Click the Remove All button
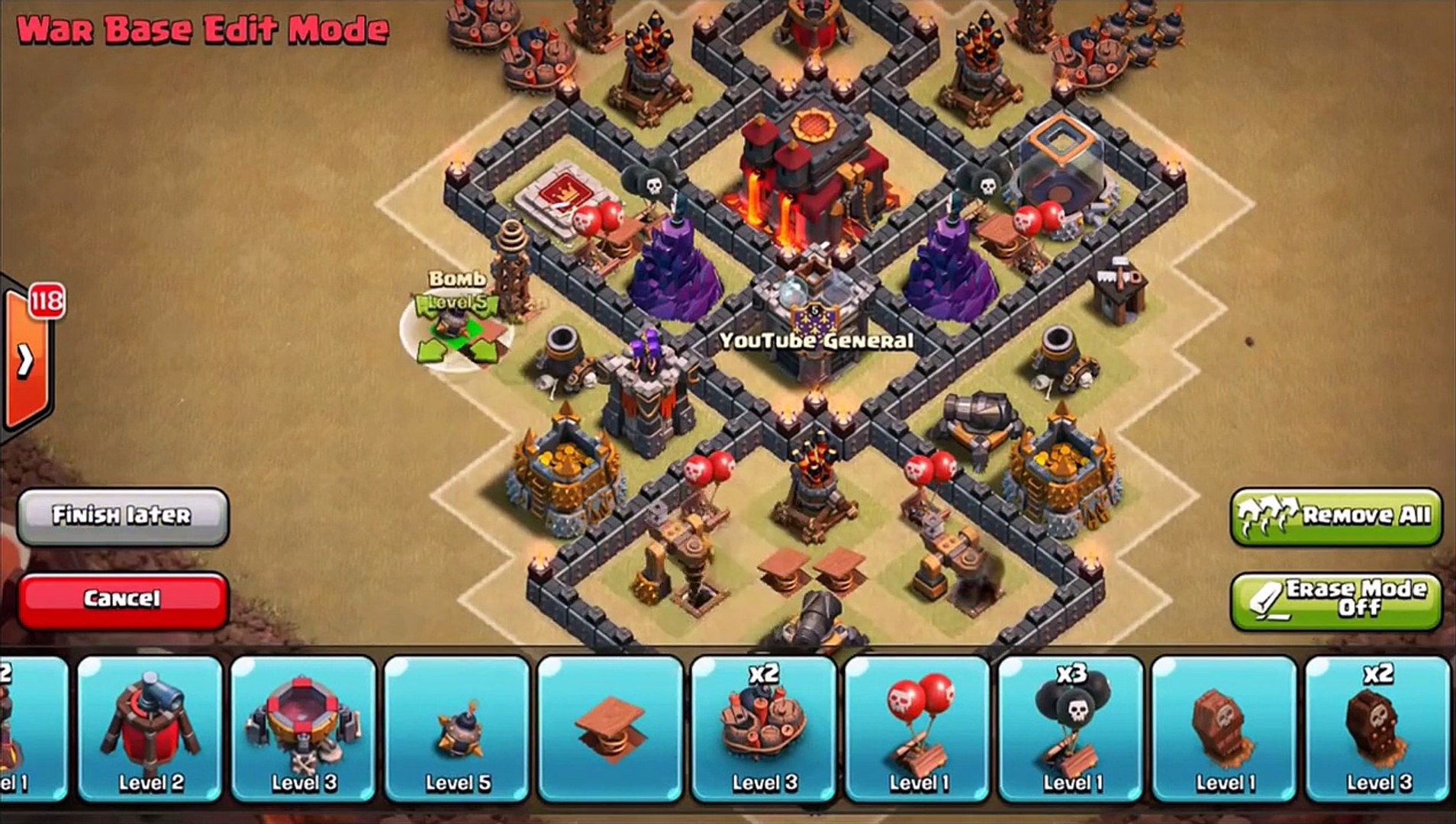The width and height of the screenshot is (1456, 824). click(1335, 516)
